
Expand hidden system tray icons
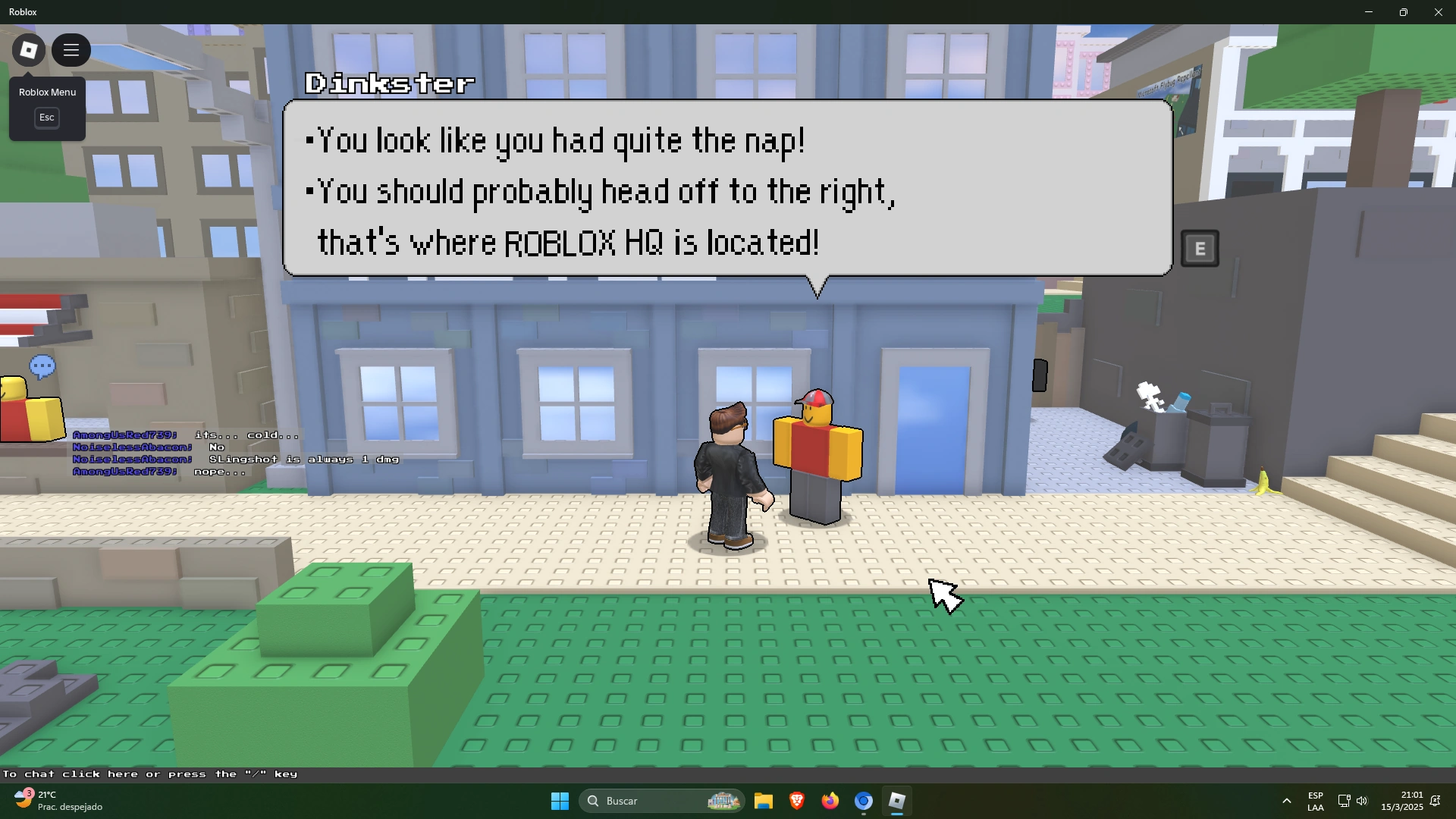point(1287,800)
